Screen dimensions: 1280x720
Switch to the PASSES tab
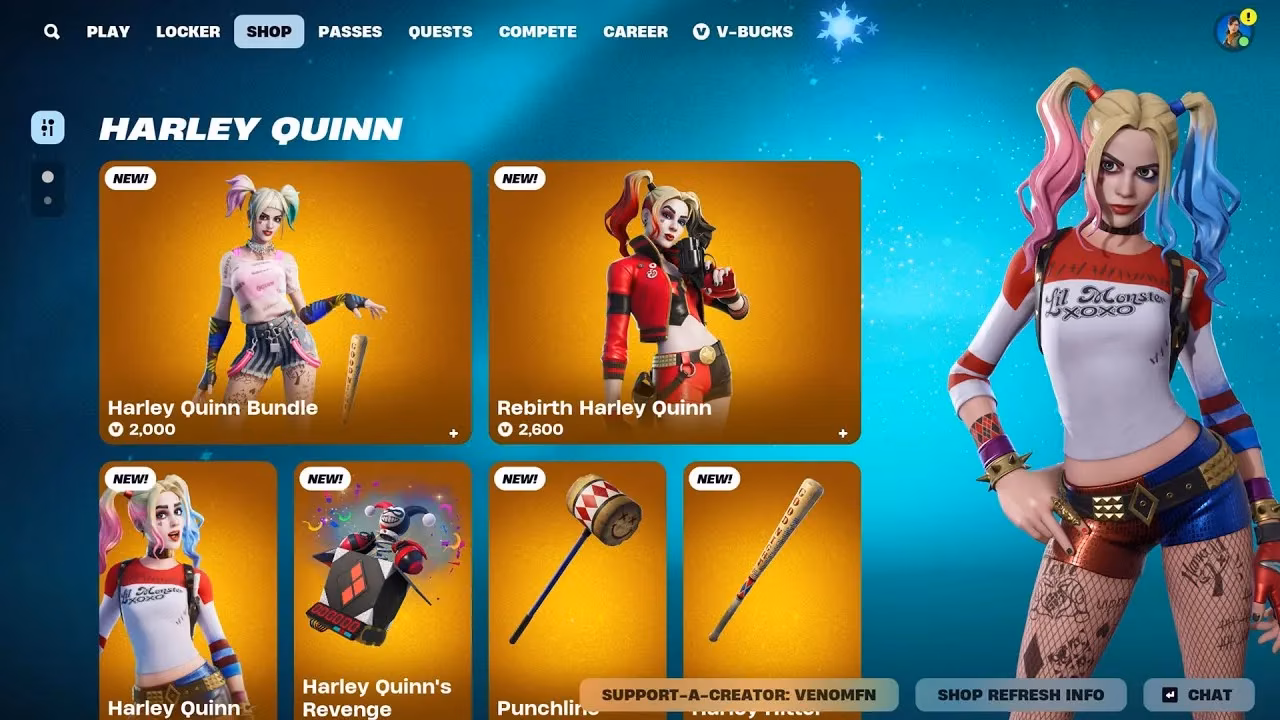click(x=349, y=31)
